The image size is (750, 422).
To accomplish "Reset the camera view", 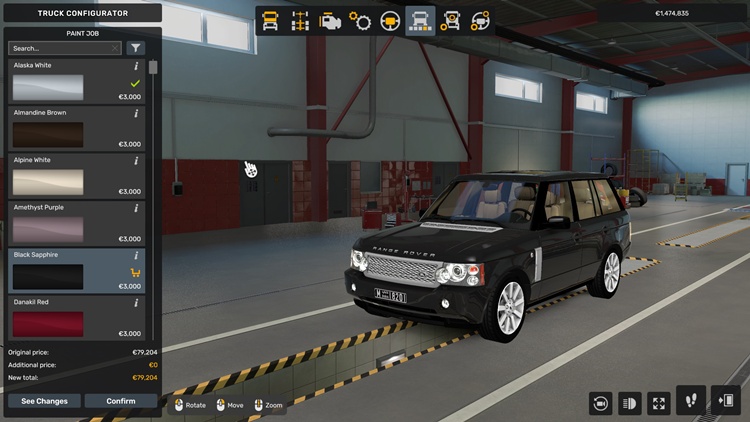I will pos(601,403).
